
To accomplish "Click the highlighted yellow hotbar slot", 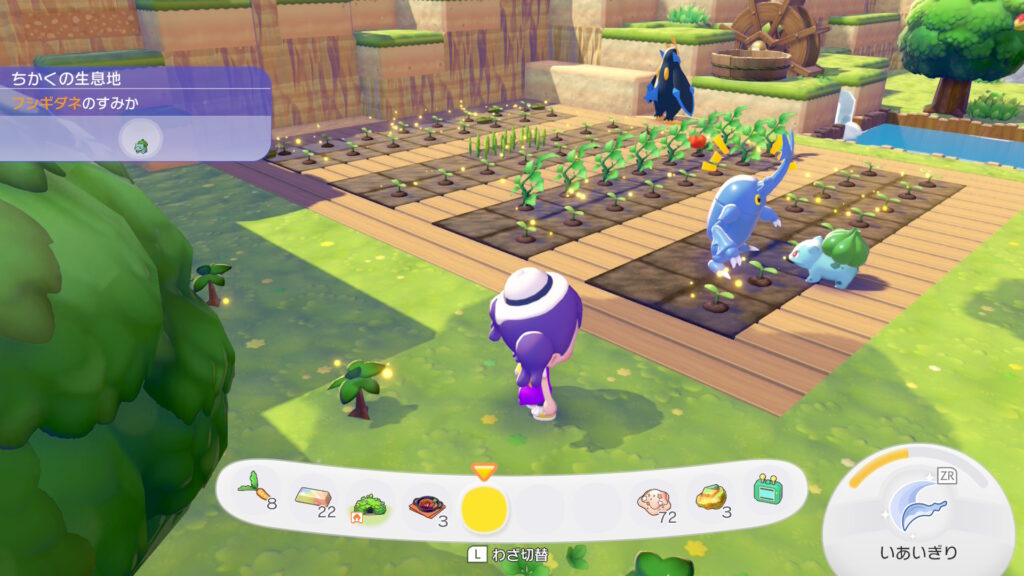I will (484, 508).
